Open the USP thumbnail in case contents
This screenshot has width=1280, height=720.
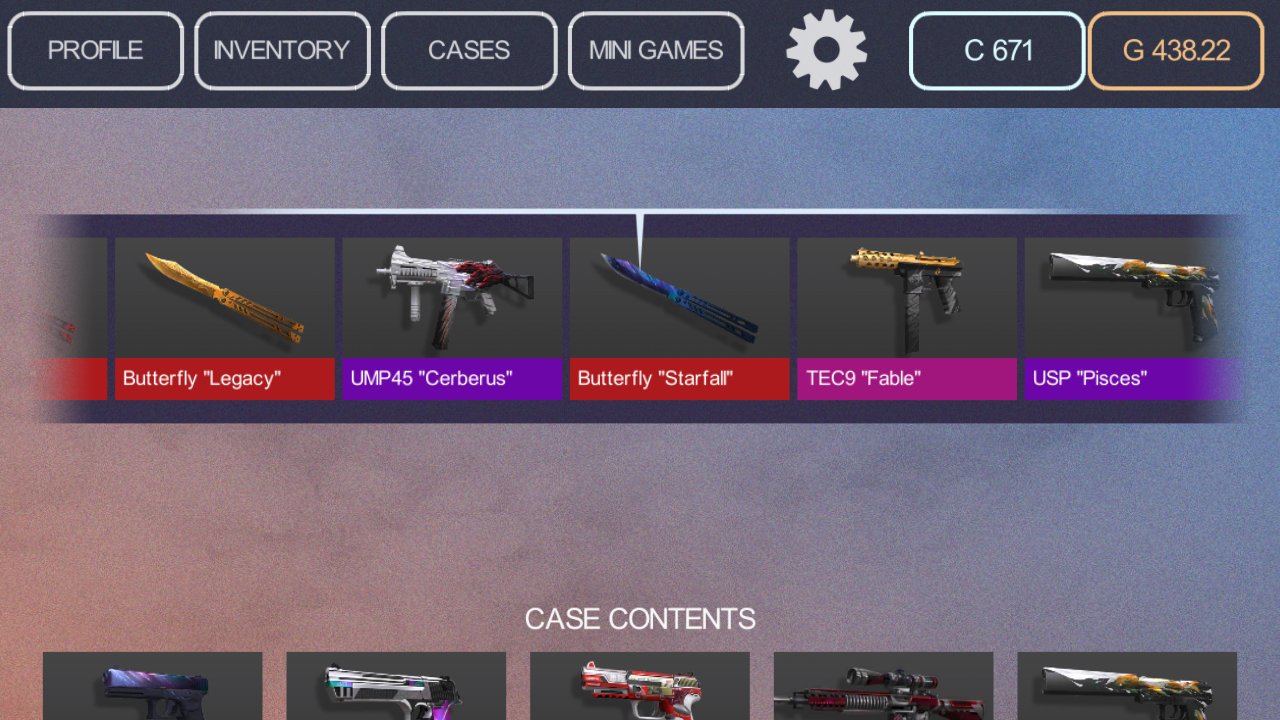pyautogui.click(x=1127, y=690)
